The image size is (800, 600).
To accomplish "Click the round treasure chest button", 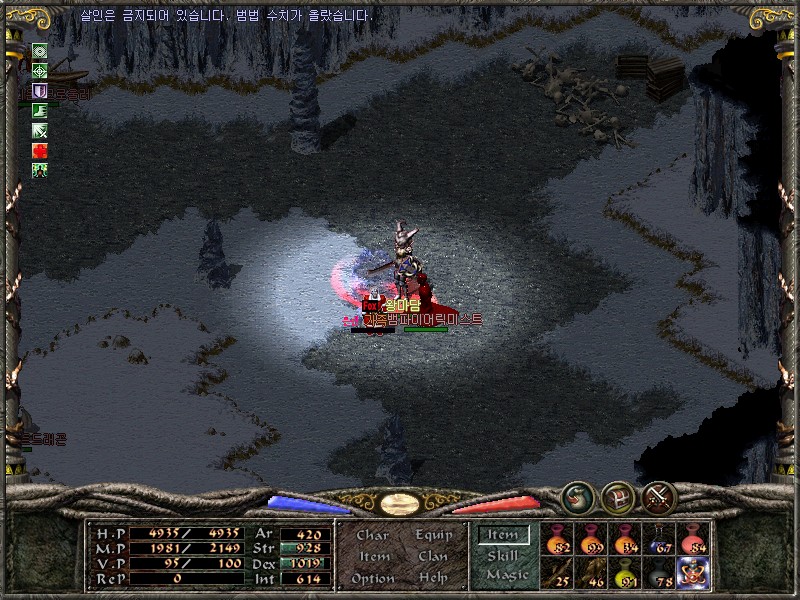I will point(617,496).
